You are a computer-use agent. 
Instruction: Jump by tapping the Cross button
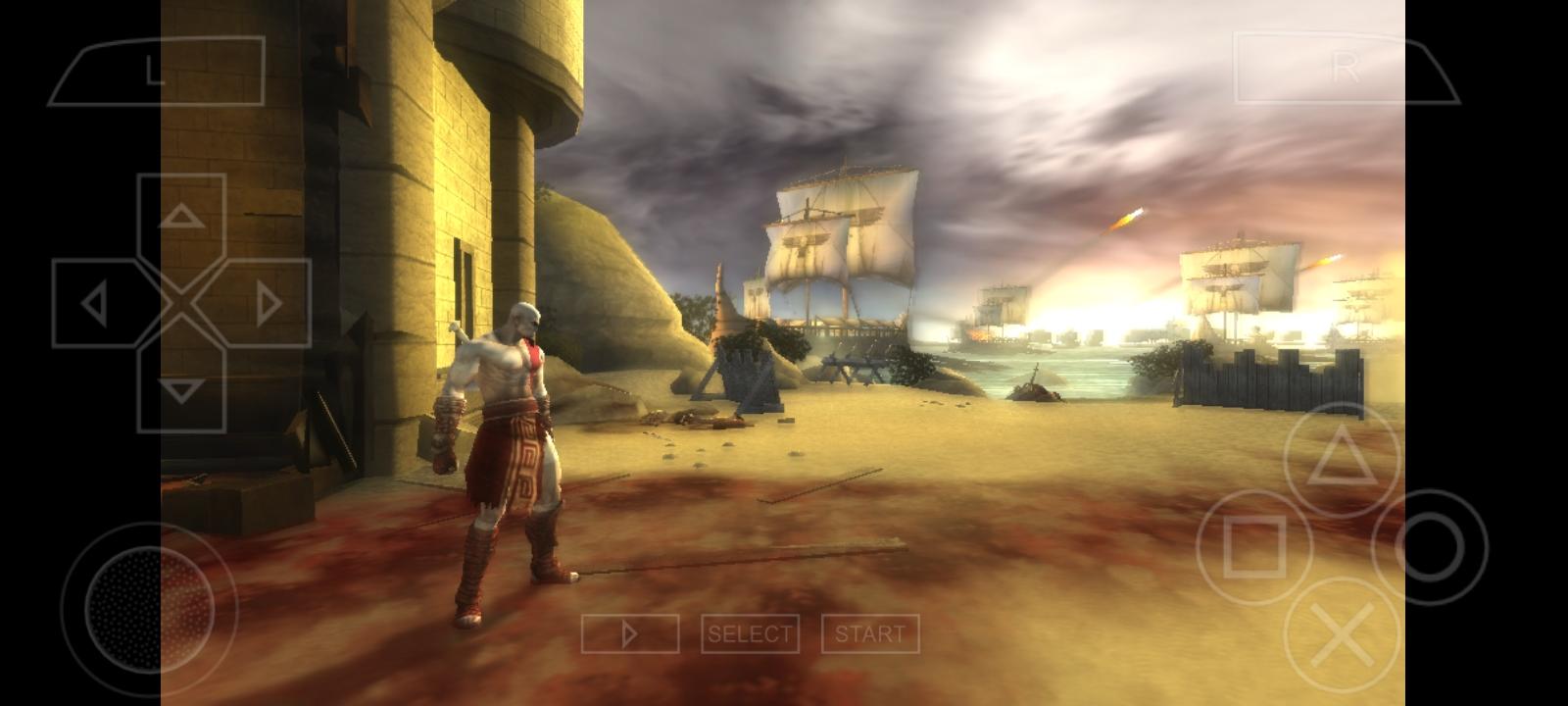pyautogui.click(x=1340, y=633)
